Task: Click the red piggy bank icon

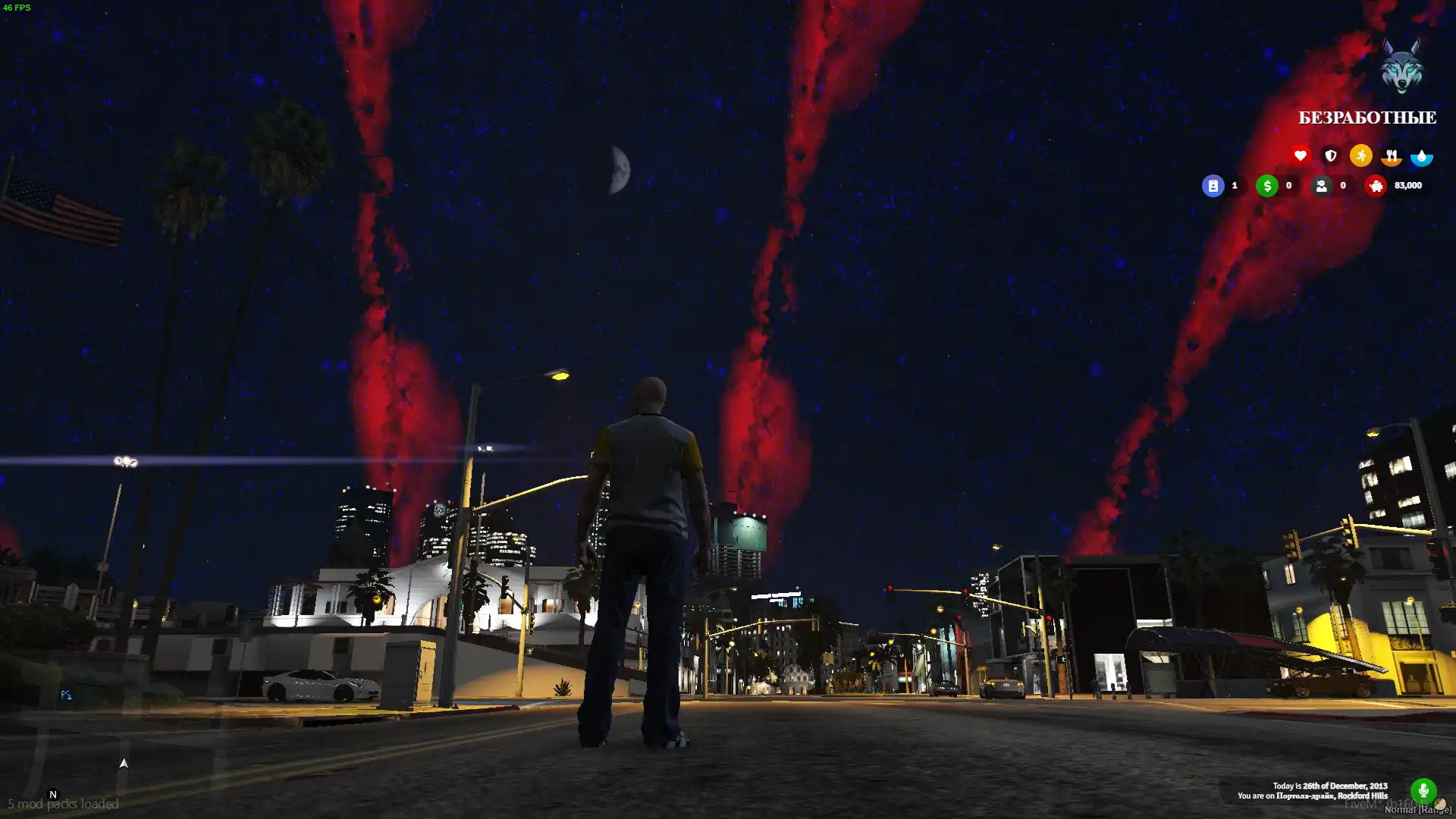Action: point(1376,186)
